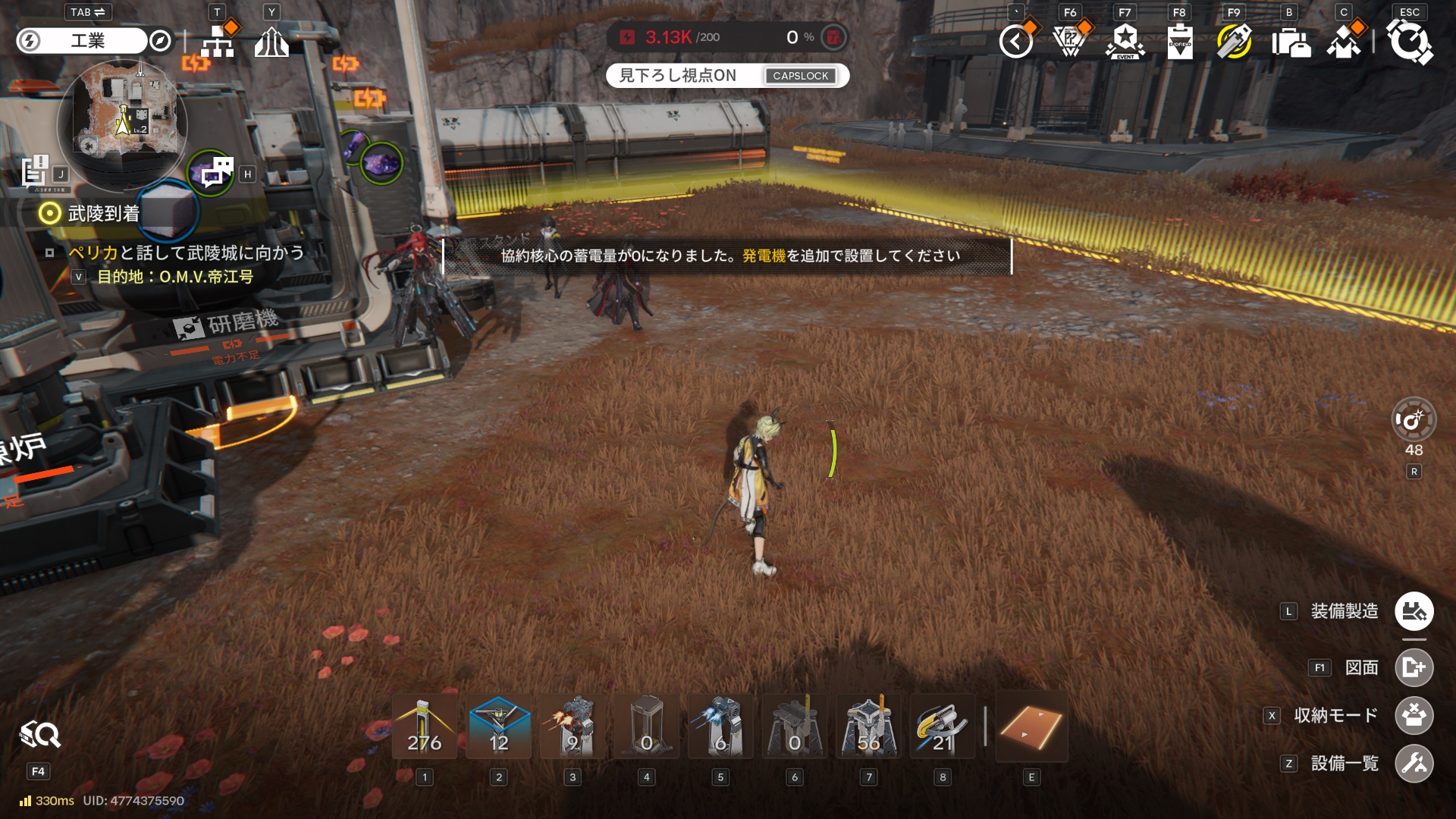Open the circular minimap
Viewport: 1456px width, 819px height.
pyautogui.click(x=123, y=120)
